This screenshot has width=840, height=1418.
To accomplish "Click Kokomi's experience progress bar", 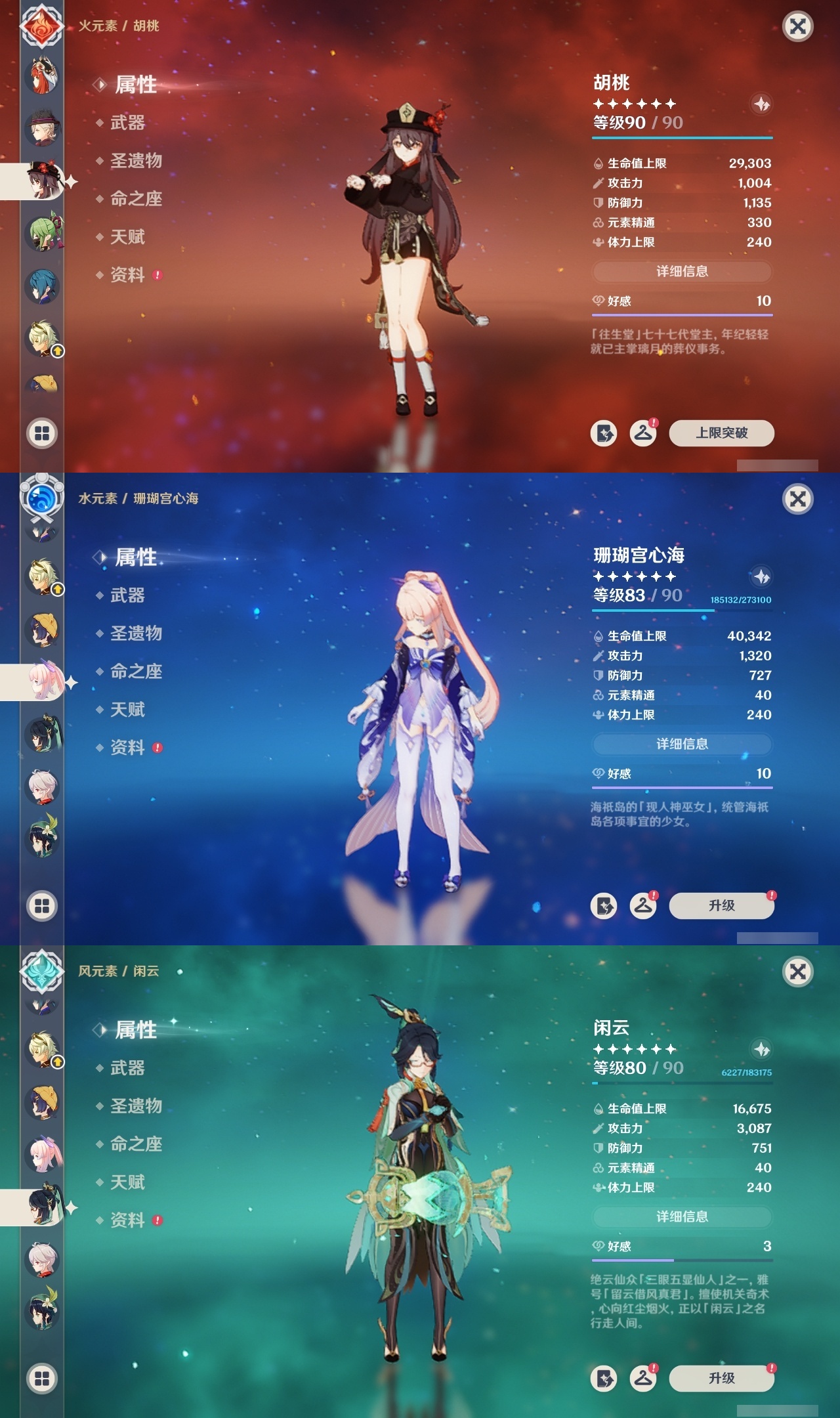I will tap(681, 611).
